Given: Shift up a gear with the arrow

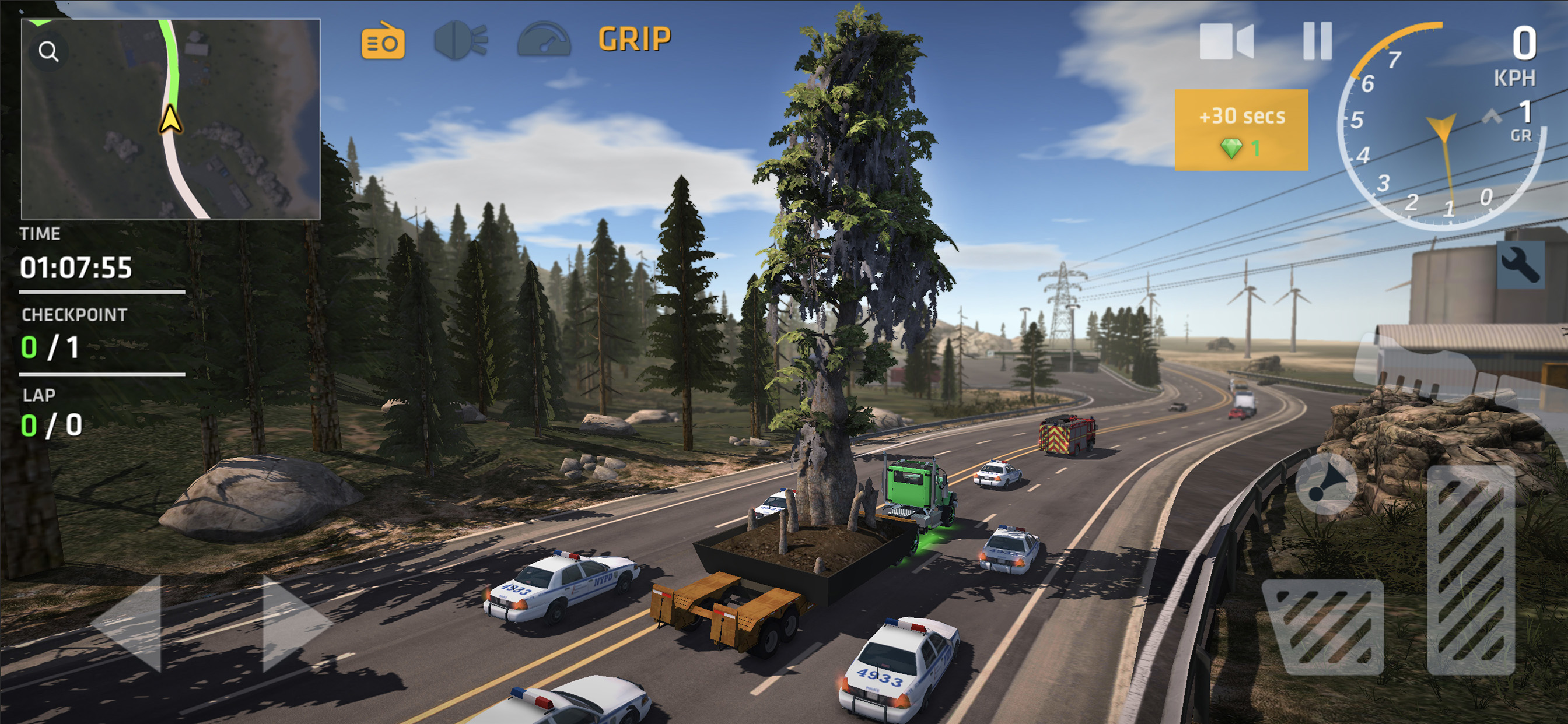Looking at the screenshot, I should [1492, 116].
